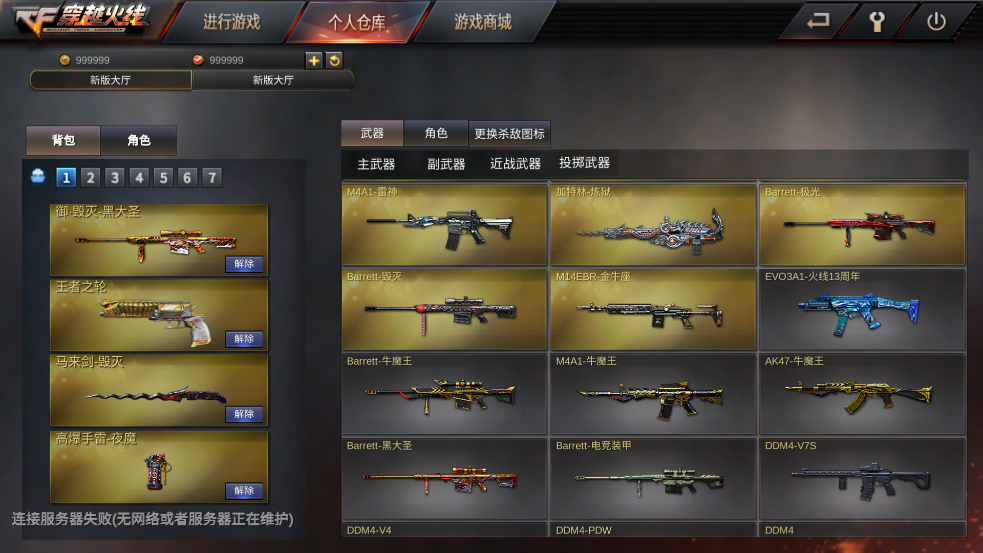Screen dimensions: 983x553
Task: Select backpack slot number 3
Action: pos(115,178)
